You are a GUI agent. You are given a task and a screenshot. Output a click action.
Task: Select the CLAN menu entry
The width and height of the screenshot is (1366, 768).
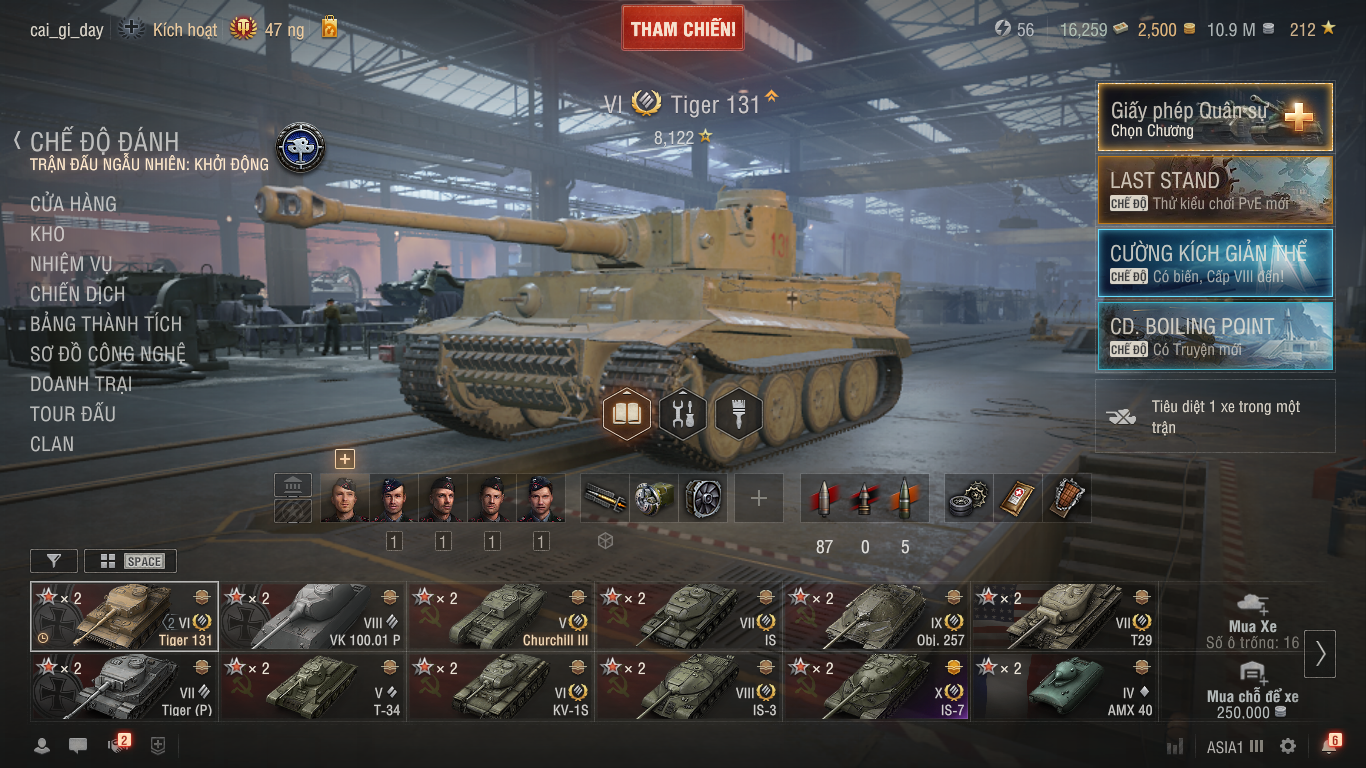coord(52,444)
